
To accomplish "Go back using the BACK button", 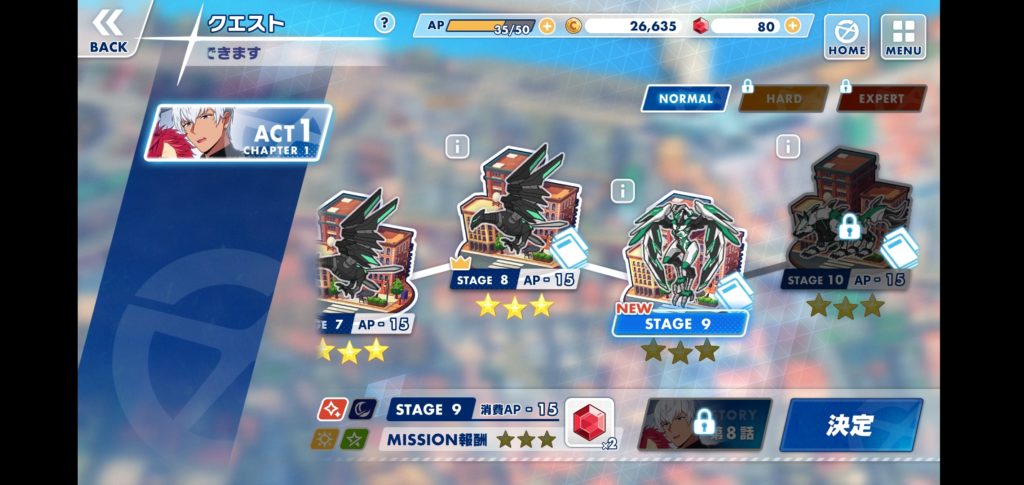I will pyautogui.click(x=108, y=30).
